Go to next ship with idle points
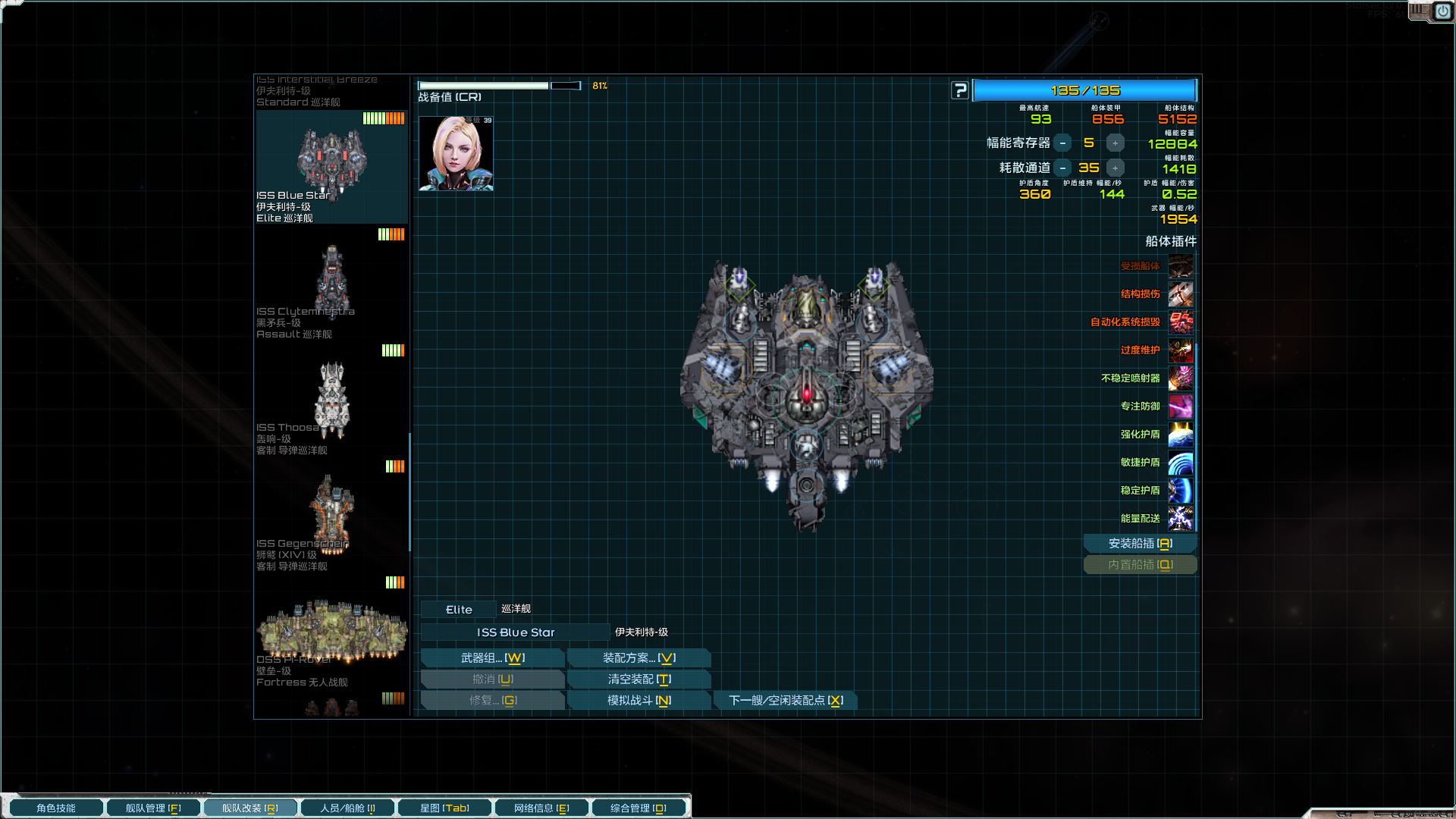 (786, 701)
